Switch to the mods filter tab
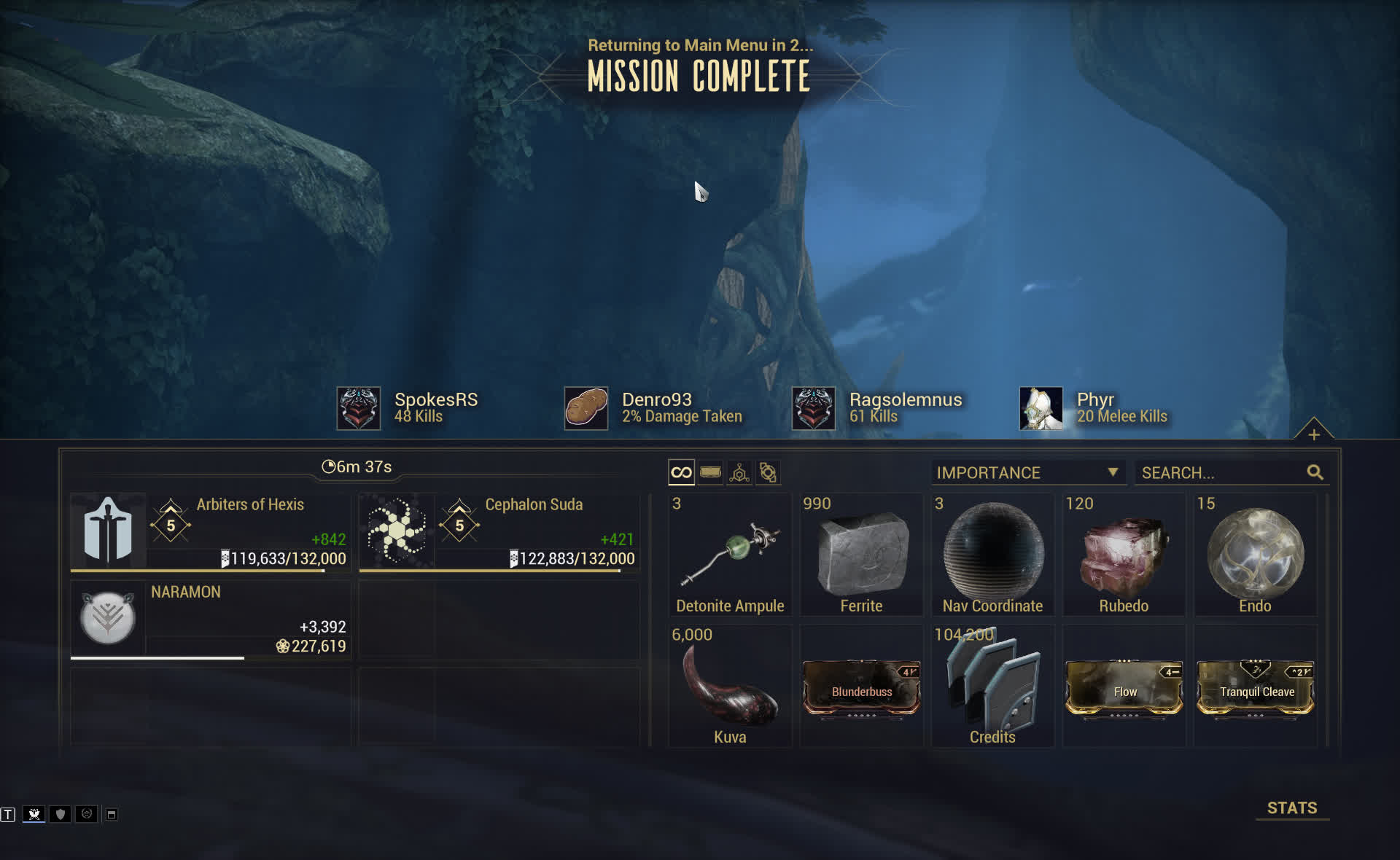 pyautogui.click(x=710, y=473)
